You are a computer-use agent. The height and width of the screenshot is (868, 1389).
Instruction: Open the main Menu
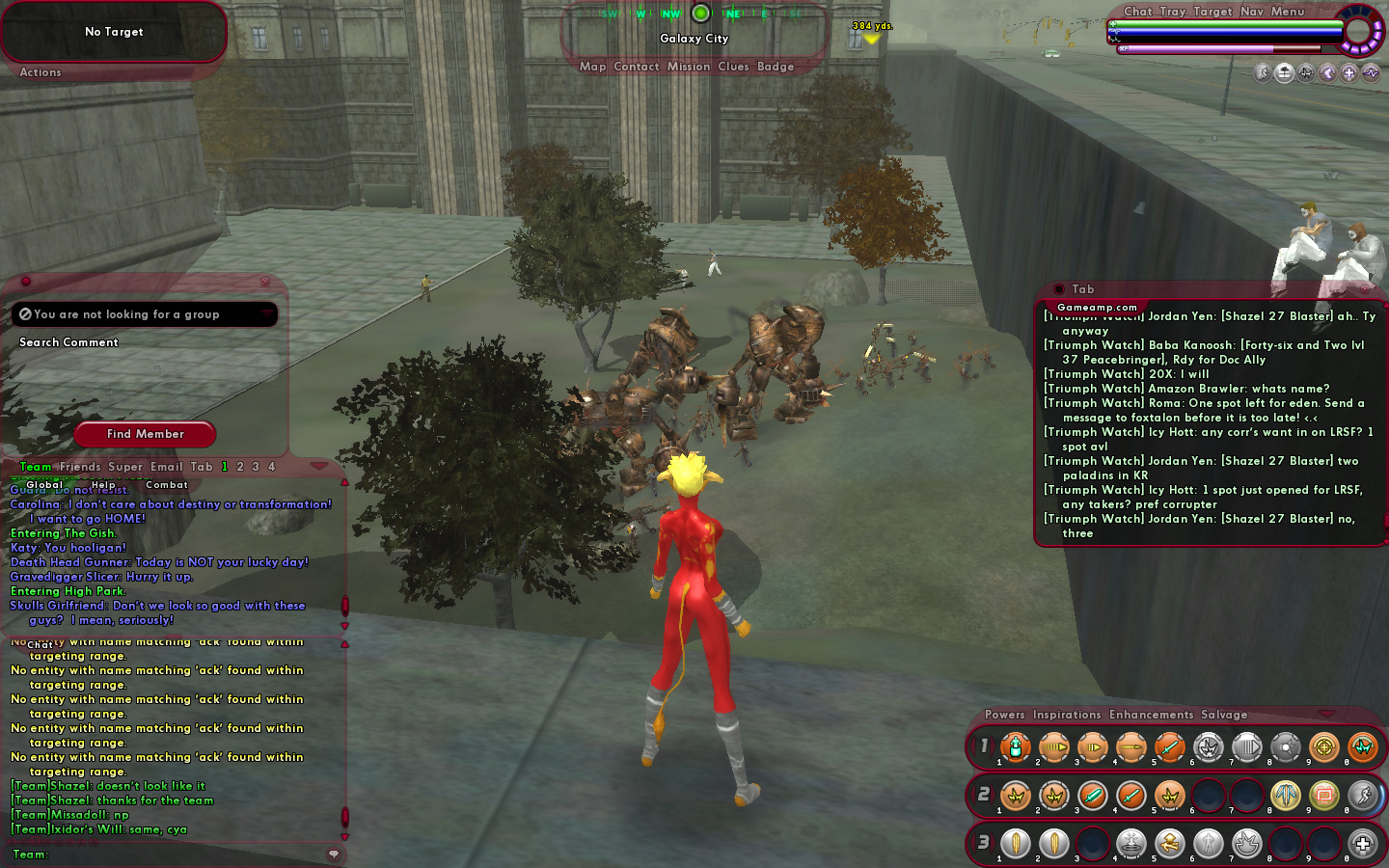(x=1287, y=12)
